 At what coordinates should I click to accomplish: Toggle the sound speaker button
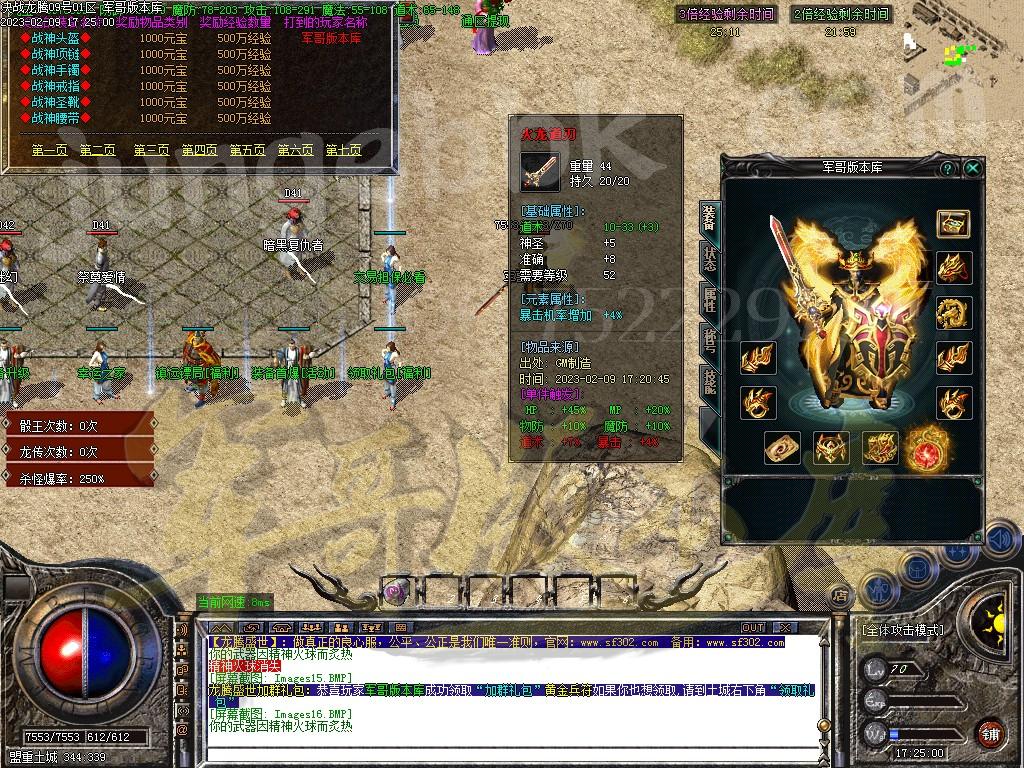point(1000,540)
